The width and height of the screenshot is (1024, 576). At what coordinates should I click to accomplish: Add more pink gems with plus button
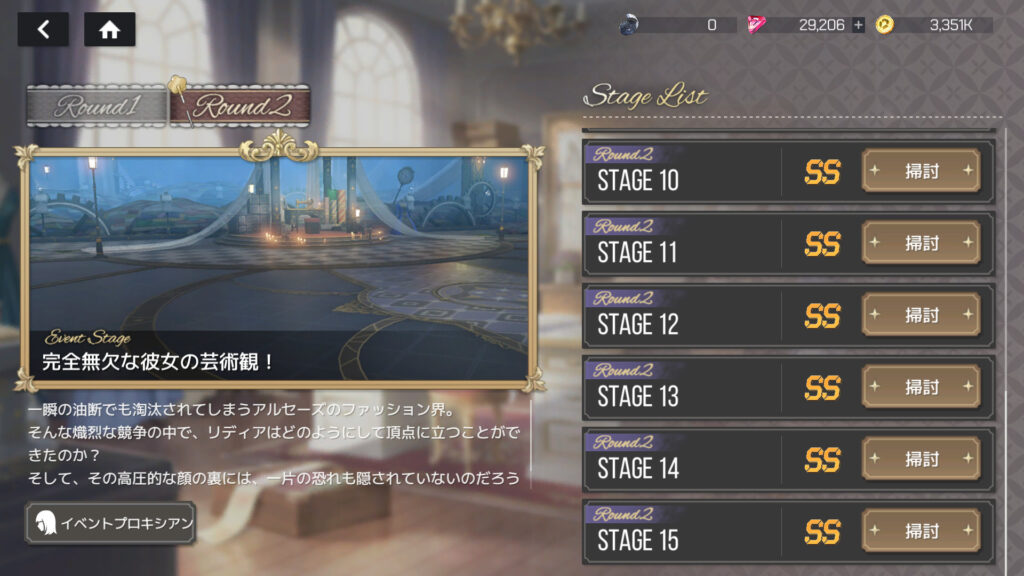858,25
